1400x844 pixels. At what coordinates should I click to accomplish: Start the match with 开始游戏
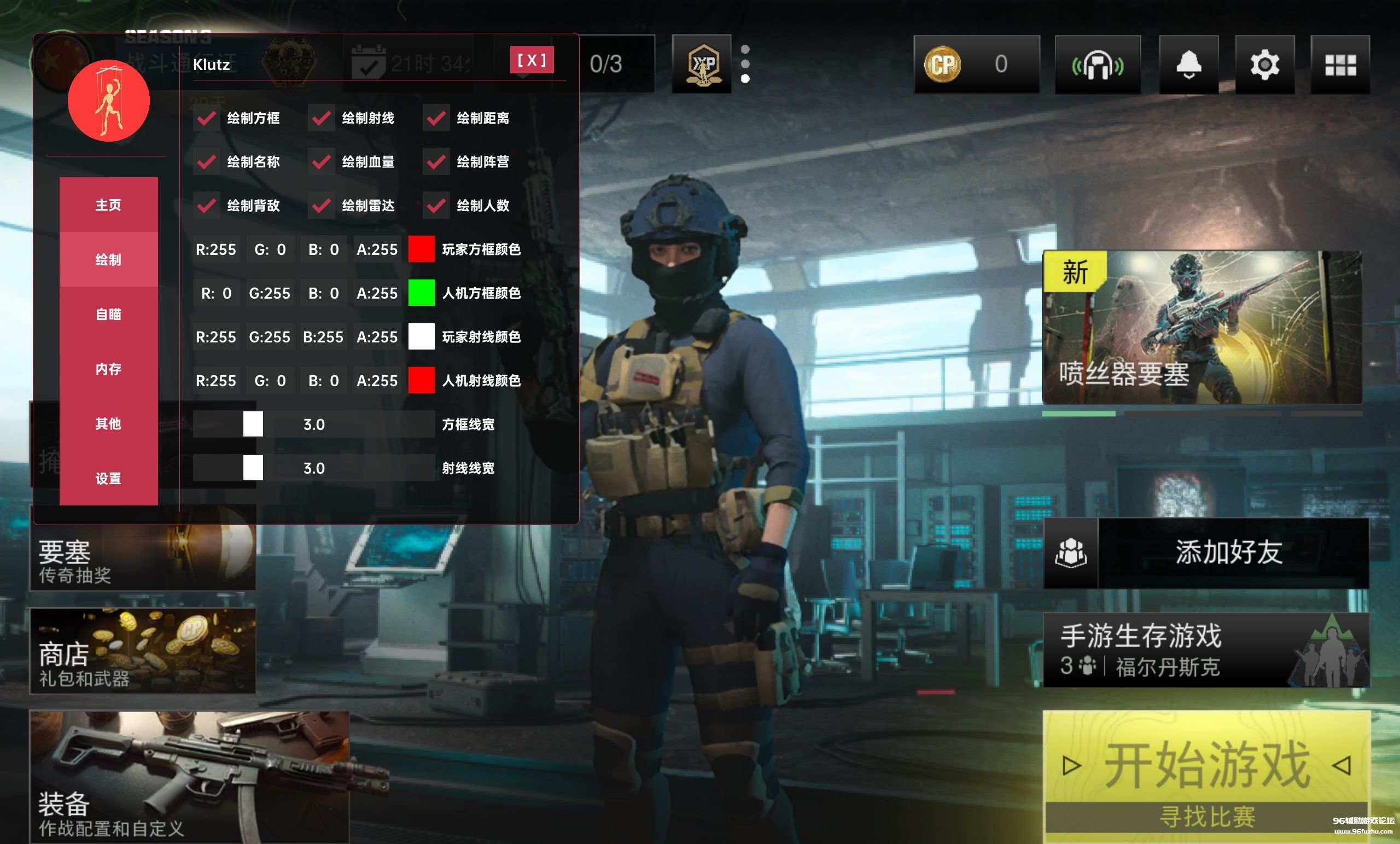[x=1207, y=765]
